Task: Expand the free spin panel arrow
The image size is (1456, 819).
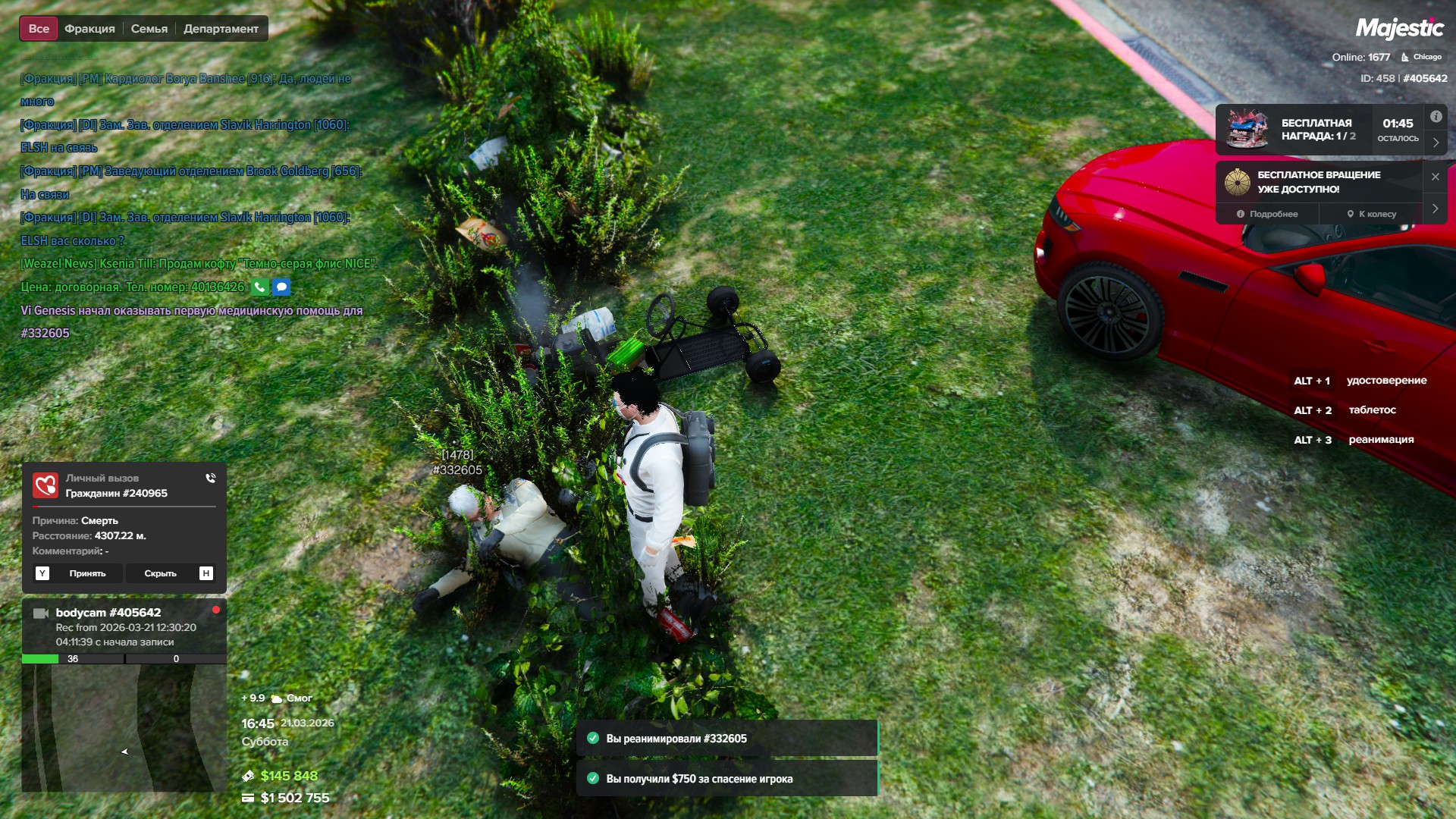Action: pyautogui.click(x=1436, y=209)
